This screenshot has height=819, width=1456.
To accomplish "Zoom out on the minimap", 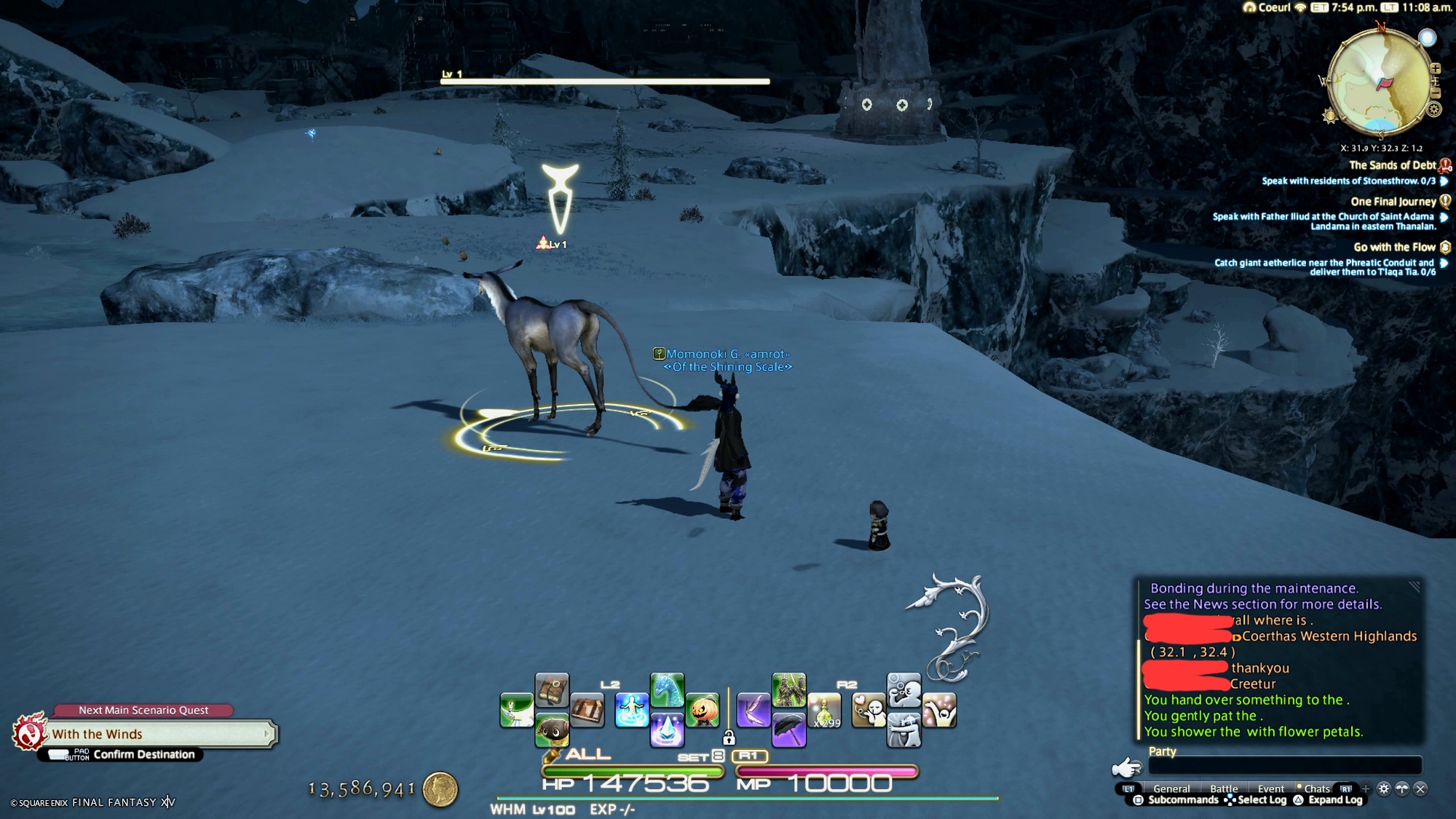I will [1435, 93].
